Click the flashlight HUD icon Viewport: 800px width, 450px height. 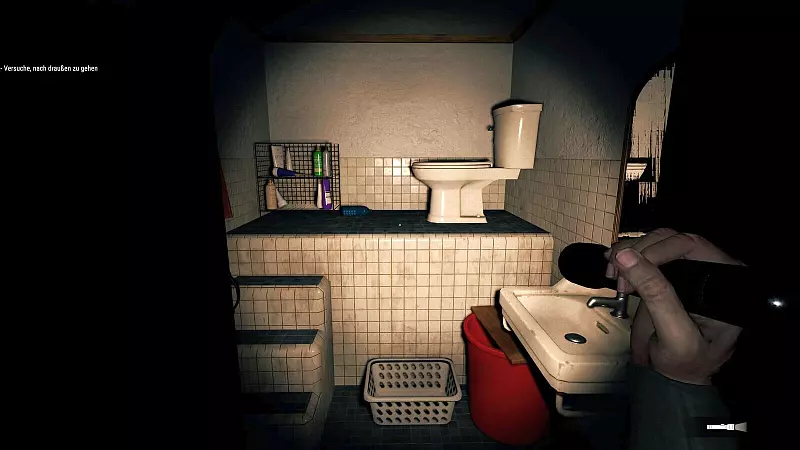tap(726, 427)
